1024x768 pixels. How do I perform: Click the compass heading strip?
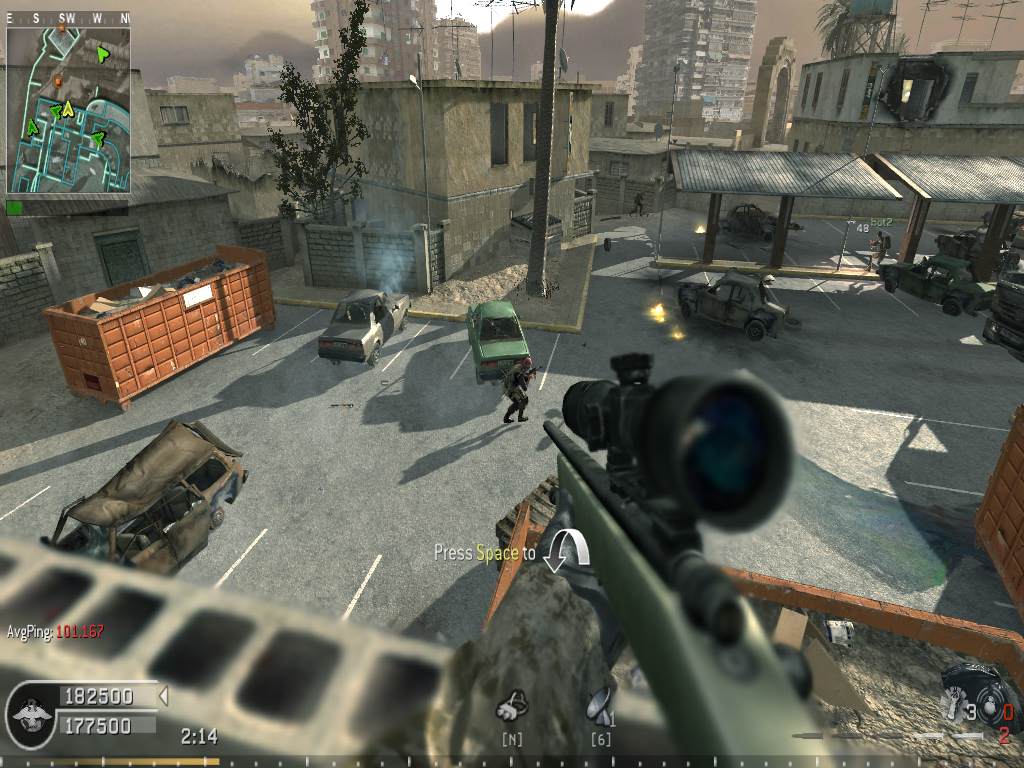tap(68, 18)
